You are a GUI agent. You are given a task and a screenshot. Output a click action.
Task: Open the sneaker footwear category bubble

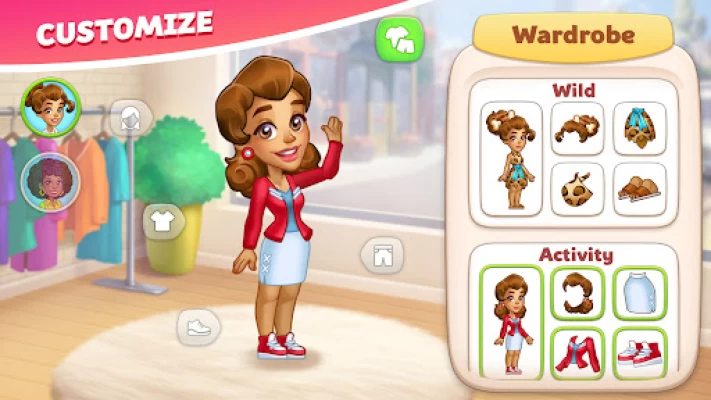[198, 325]
